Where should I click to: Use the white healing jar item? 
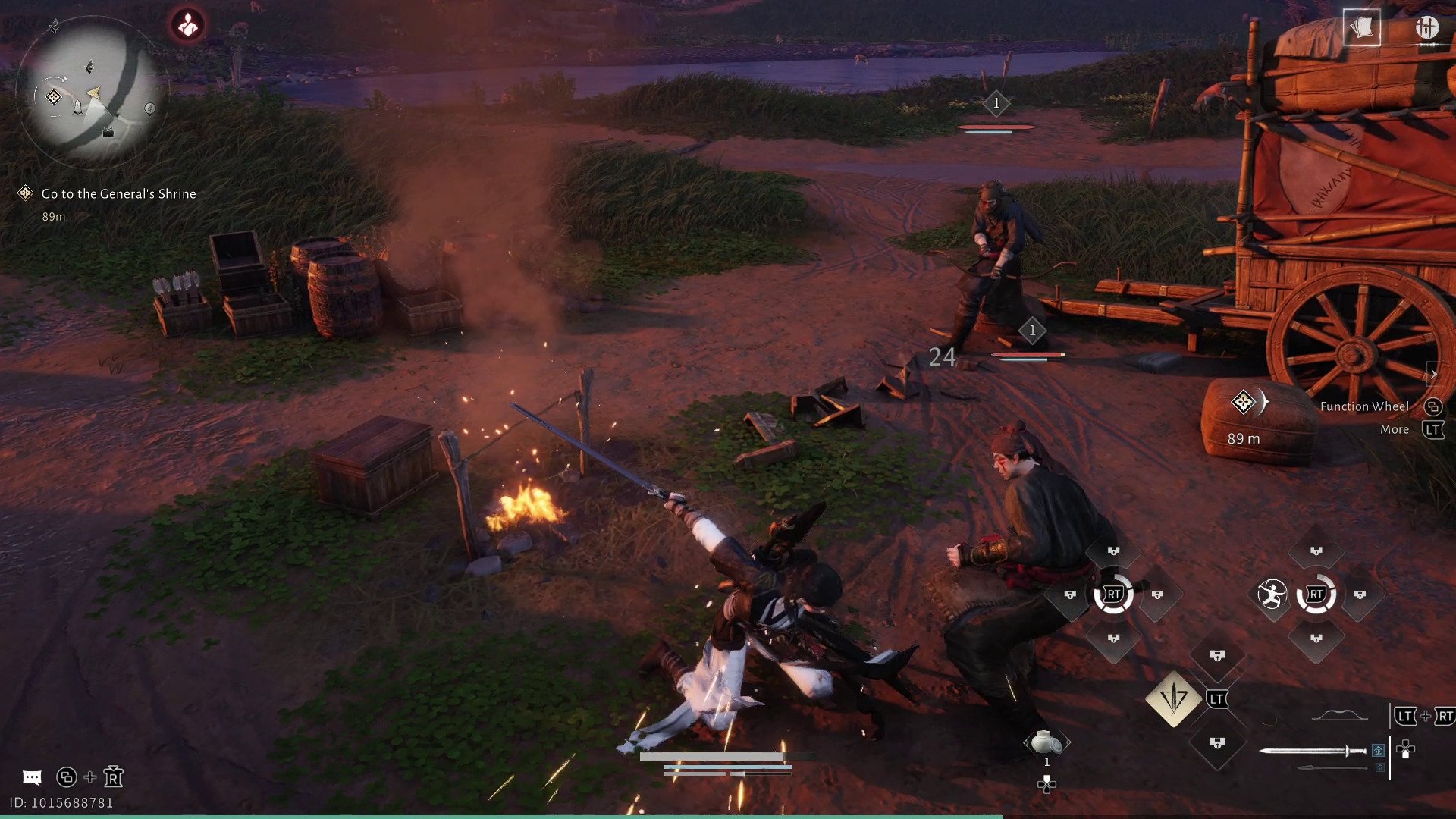point(1046,742)
